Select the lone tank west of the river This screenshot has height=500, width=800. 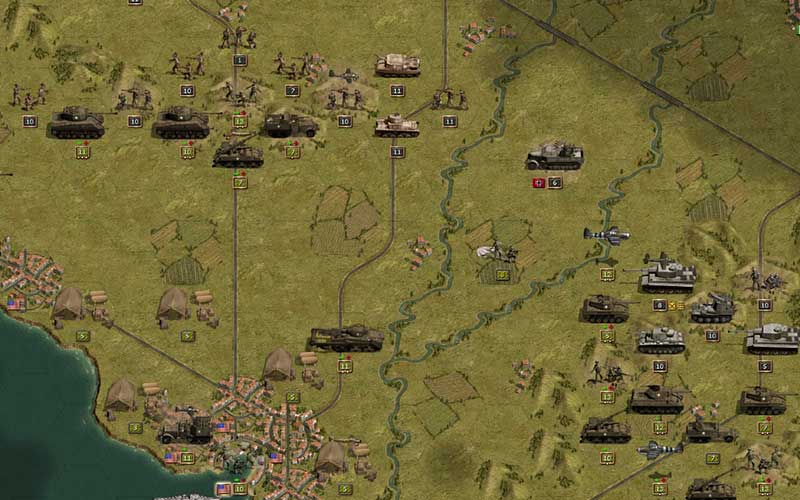[345, 338]
